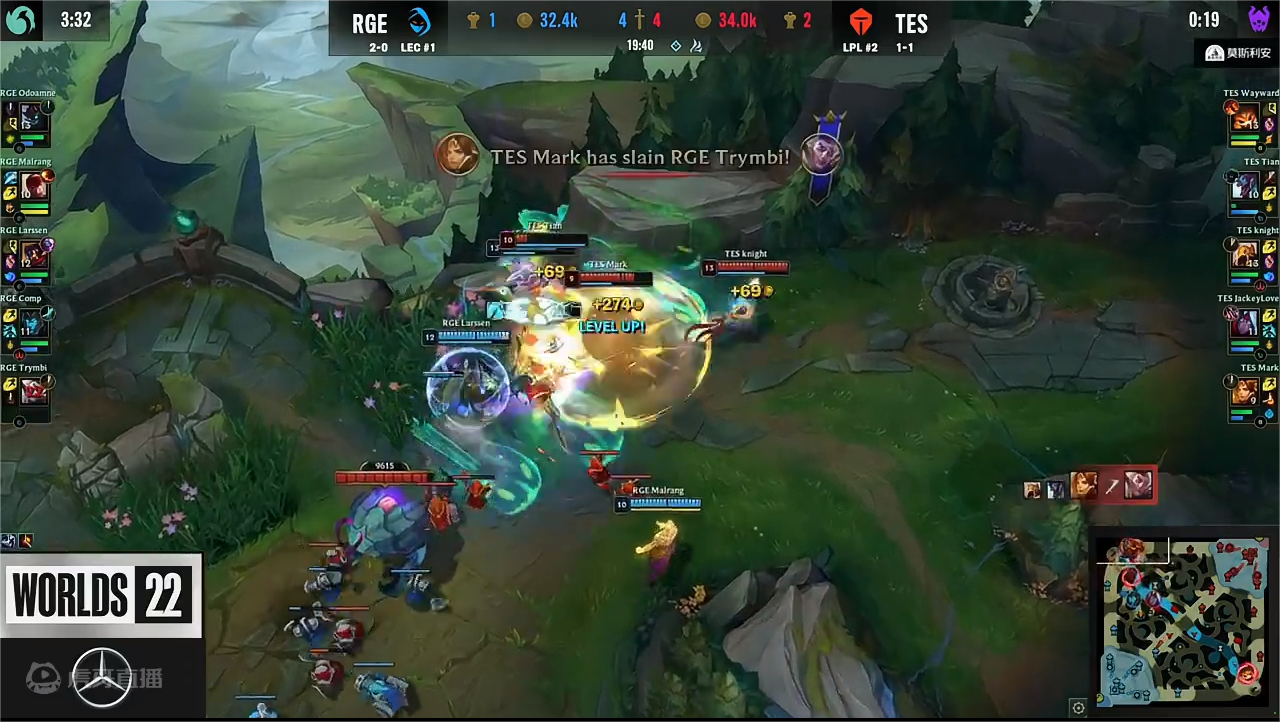Click the RGE team logo on scoreboard
This screenshot has height=722, width=1280.
point(419,21)
